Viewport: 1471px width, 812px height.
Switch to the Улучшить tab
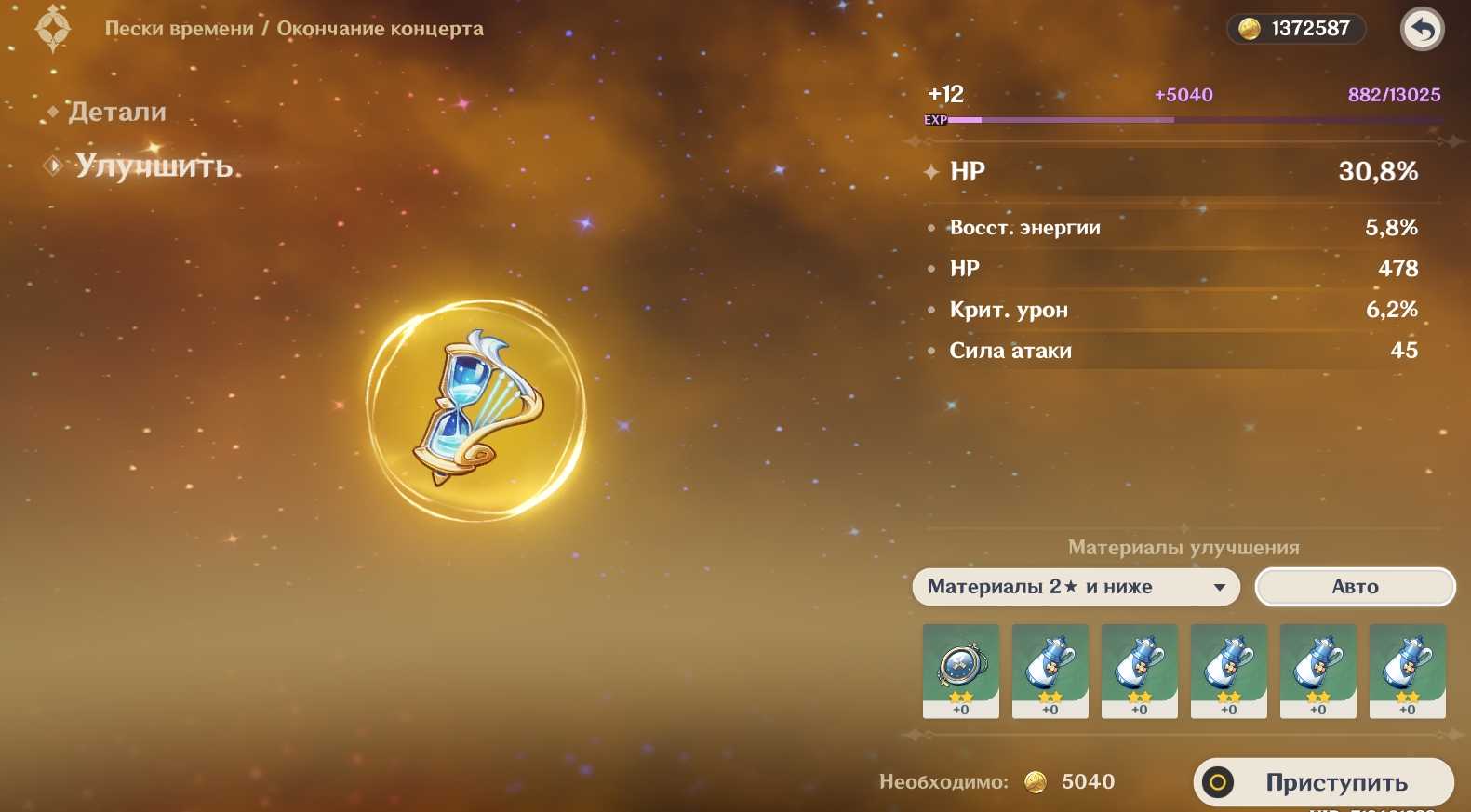point(153,166)
